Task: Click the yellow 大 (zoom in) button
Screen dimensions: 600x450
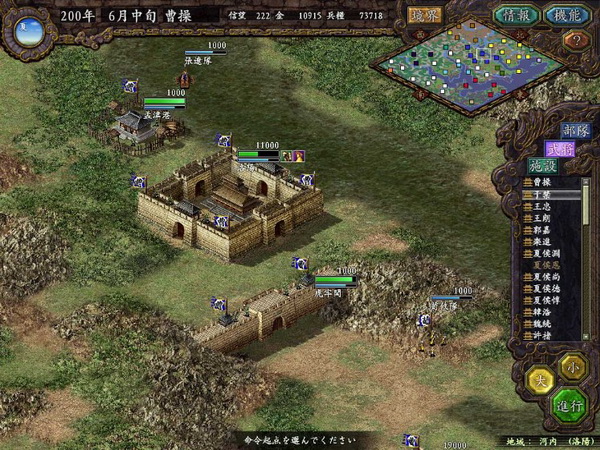Action: pos(540,381)
